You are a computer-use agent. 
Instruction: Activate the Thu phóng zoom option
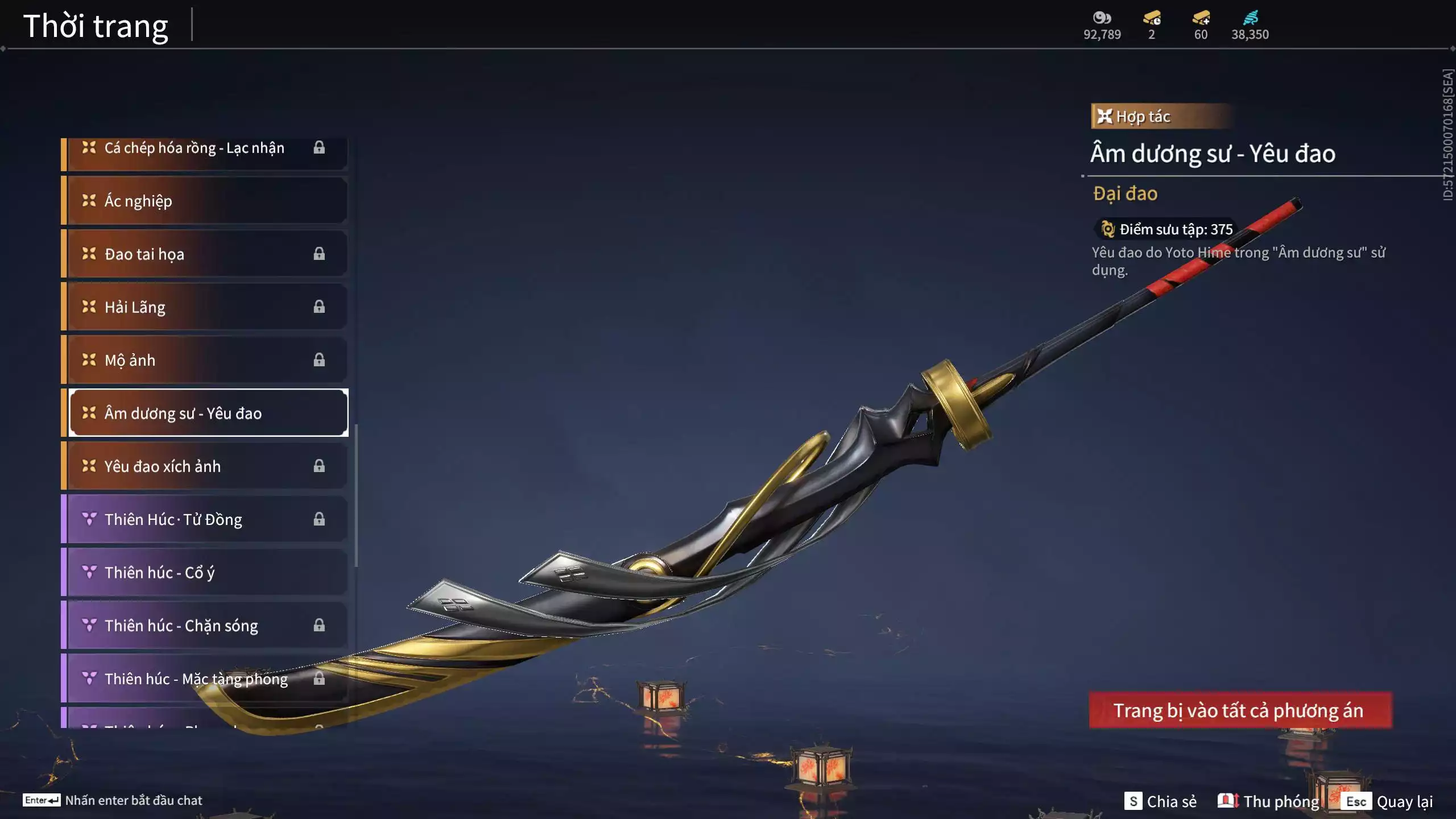[1268, 801]
